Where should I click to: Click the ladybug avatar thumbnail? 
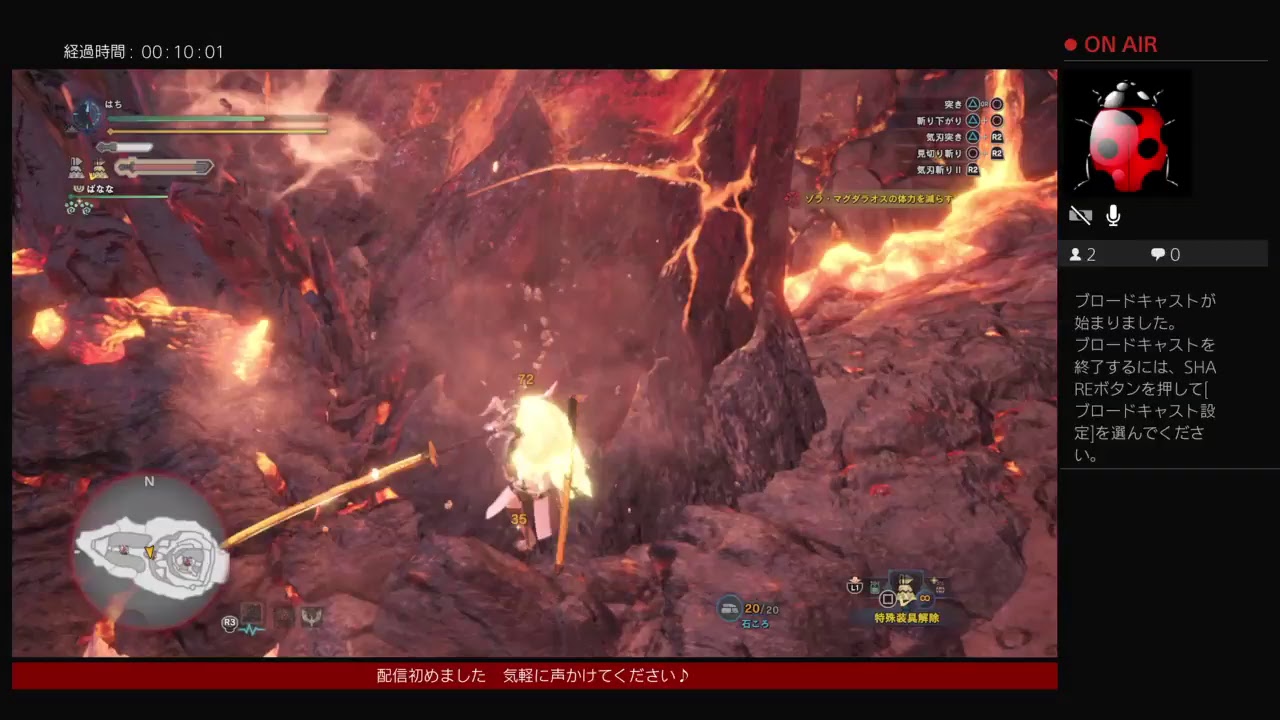(1129, 134)
